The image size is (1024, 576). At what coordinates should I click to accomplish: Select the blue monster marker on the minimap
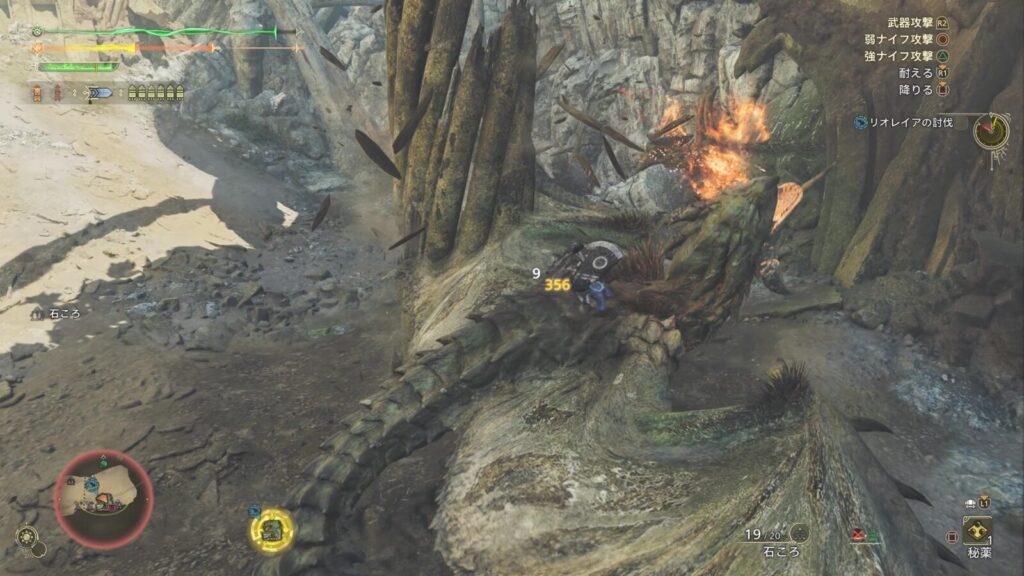coord(91,484)
